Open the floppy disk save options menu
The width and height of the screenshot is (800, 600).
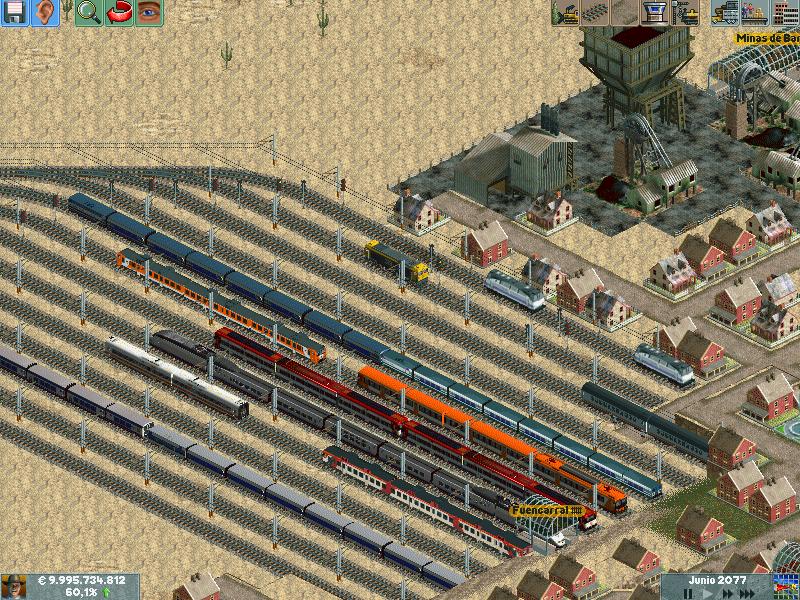(x=15, y=12)
